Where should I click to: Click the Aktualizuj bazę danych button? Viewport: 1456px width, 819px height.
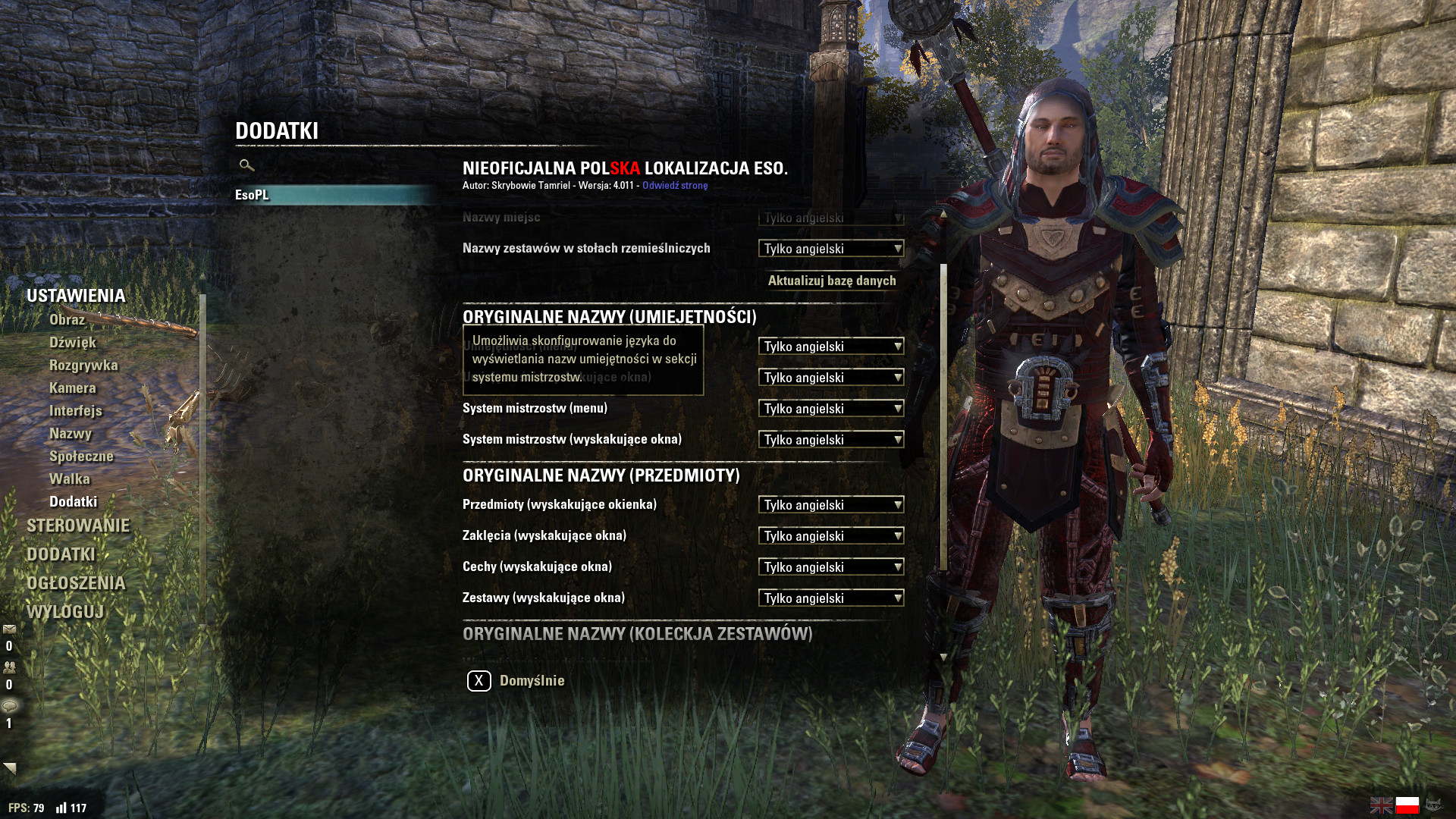click(x=832, y=281)
